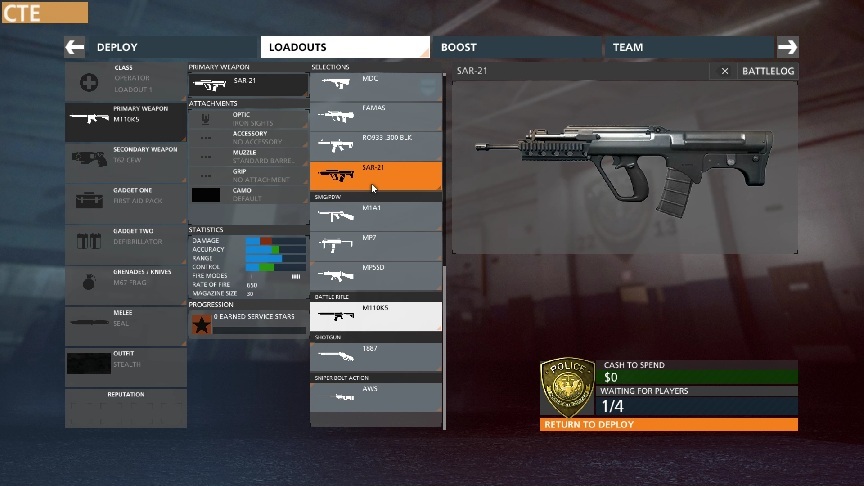Open the Battlelog button
Viewport: 864px width, 486px height.
[x=768, y=71]
